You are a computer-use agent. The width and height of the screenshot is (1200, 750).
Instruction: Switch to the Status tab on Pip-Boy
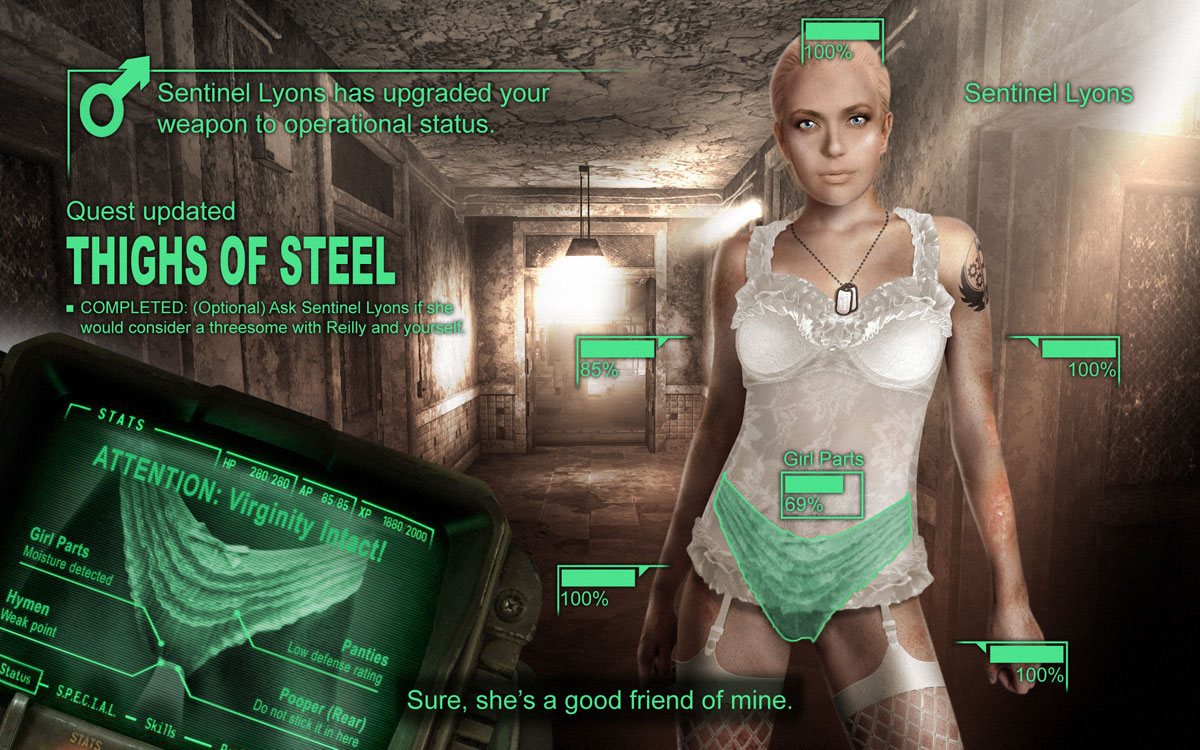[x=17, y=674]
